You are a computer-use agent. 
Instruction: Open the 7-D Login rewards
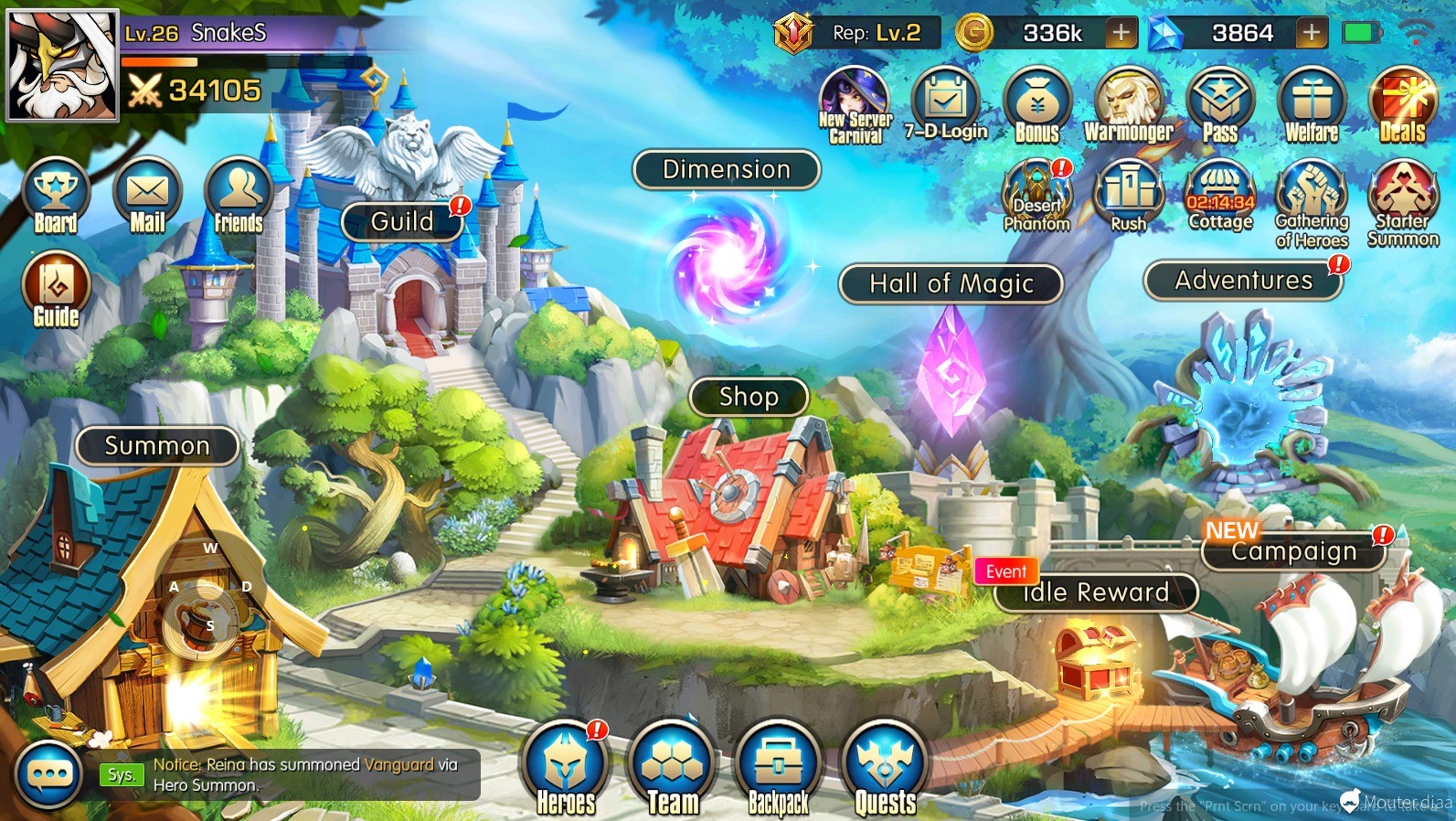(946, 107)
